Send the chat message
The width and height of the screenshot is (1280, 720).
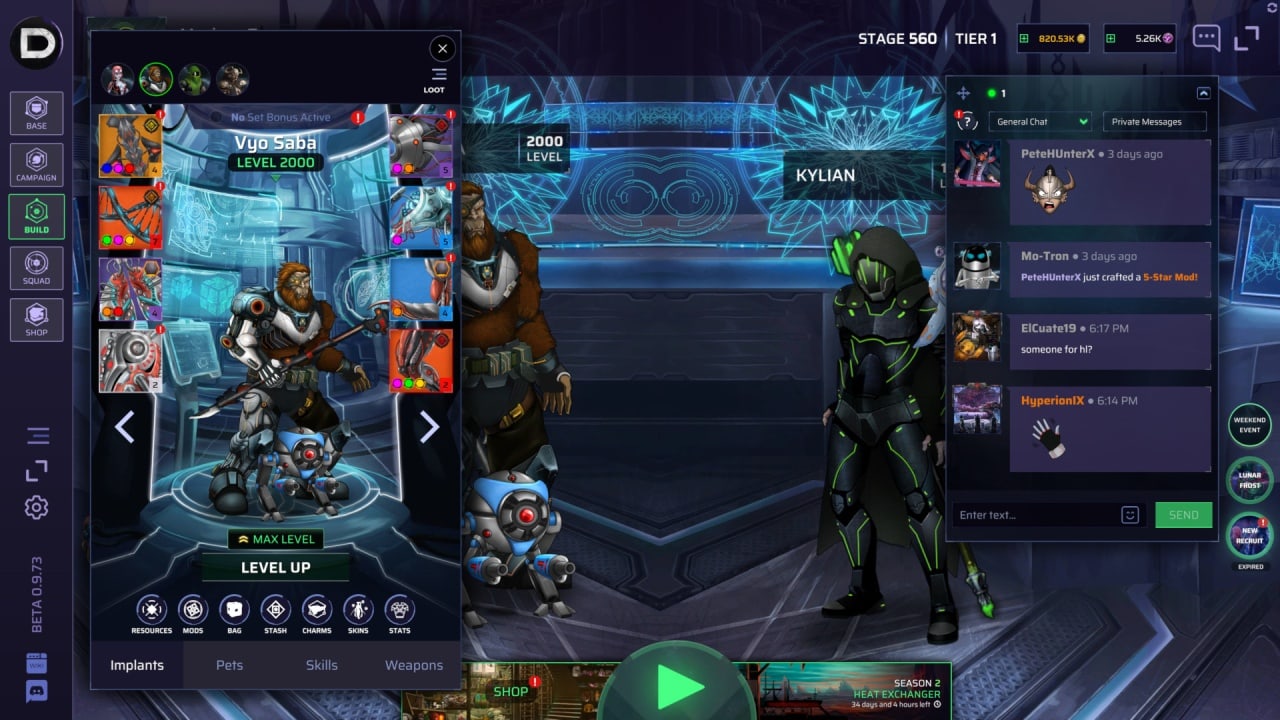coord(1183,515)
